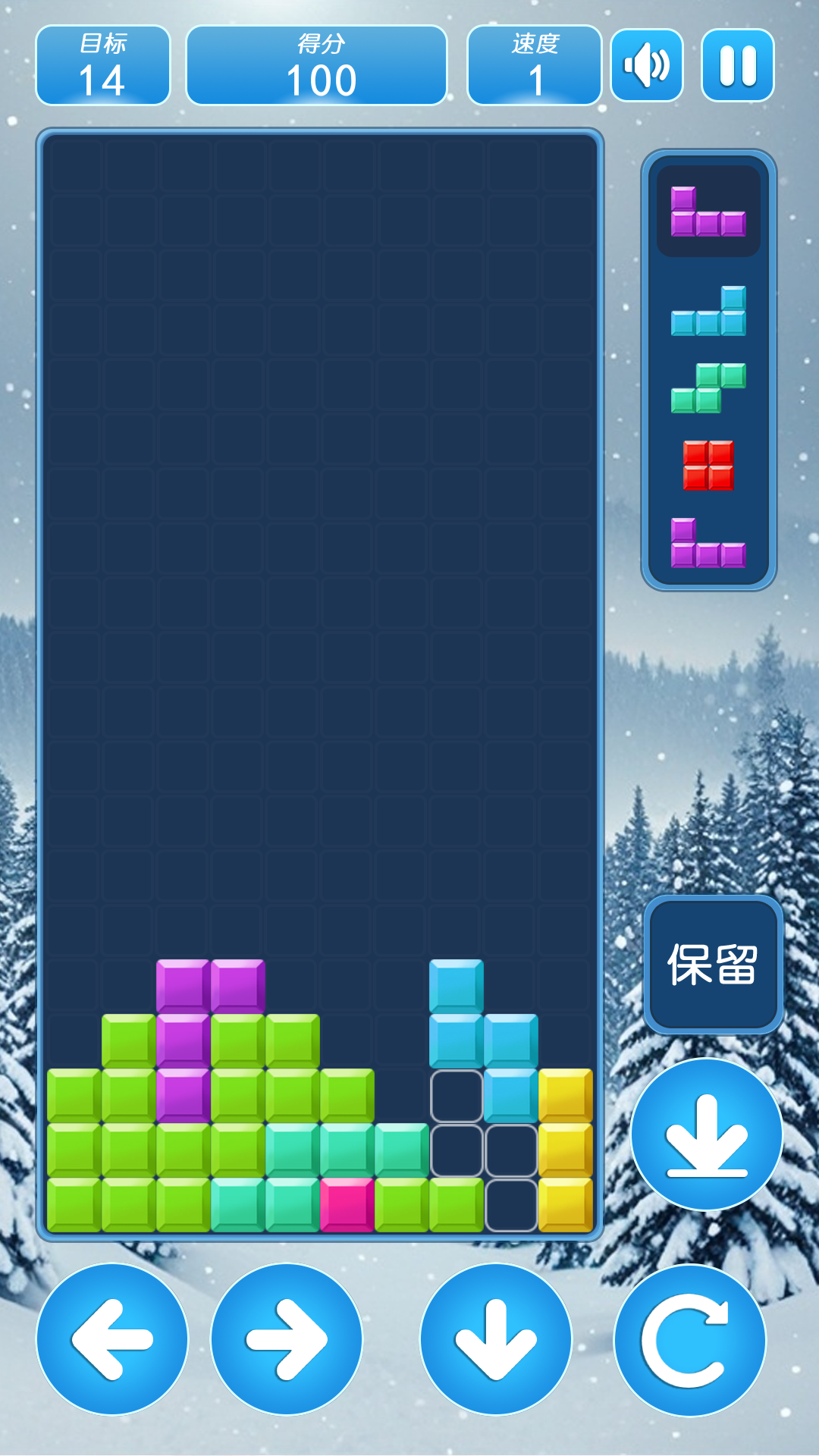Move the piece left
The height and width of the screenshot is (1456, 819).
[112, 1339]
